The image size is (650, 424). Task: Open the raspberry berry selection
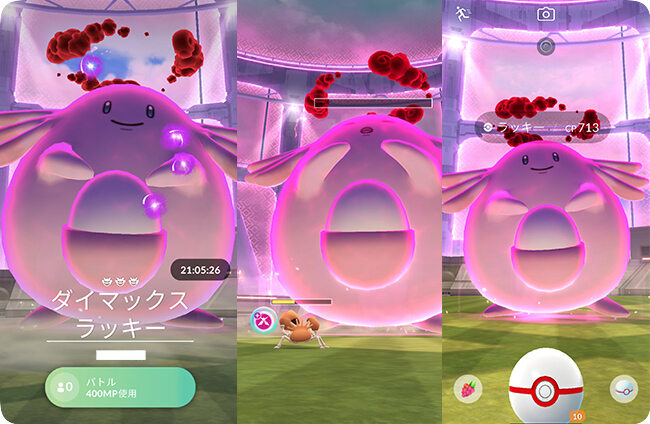point(468,389)
